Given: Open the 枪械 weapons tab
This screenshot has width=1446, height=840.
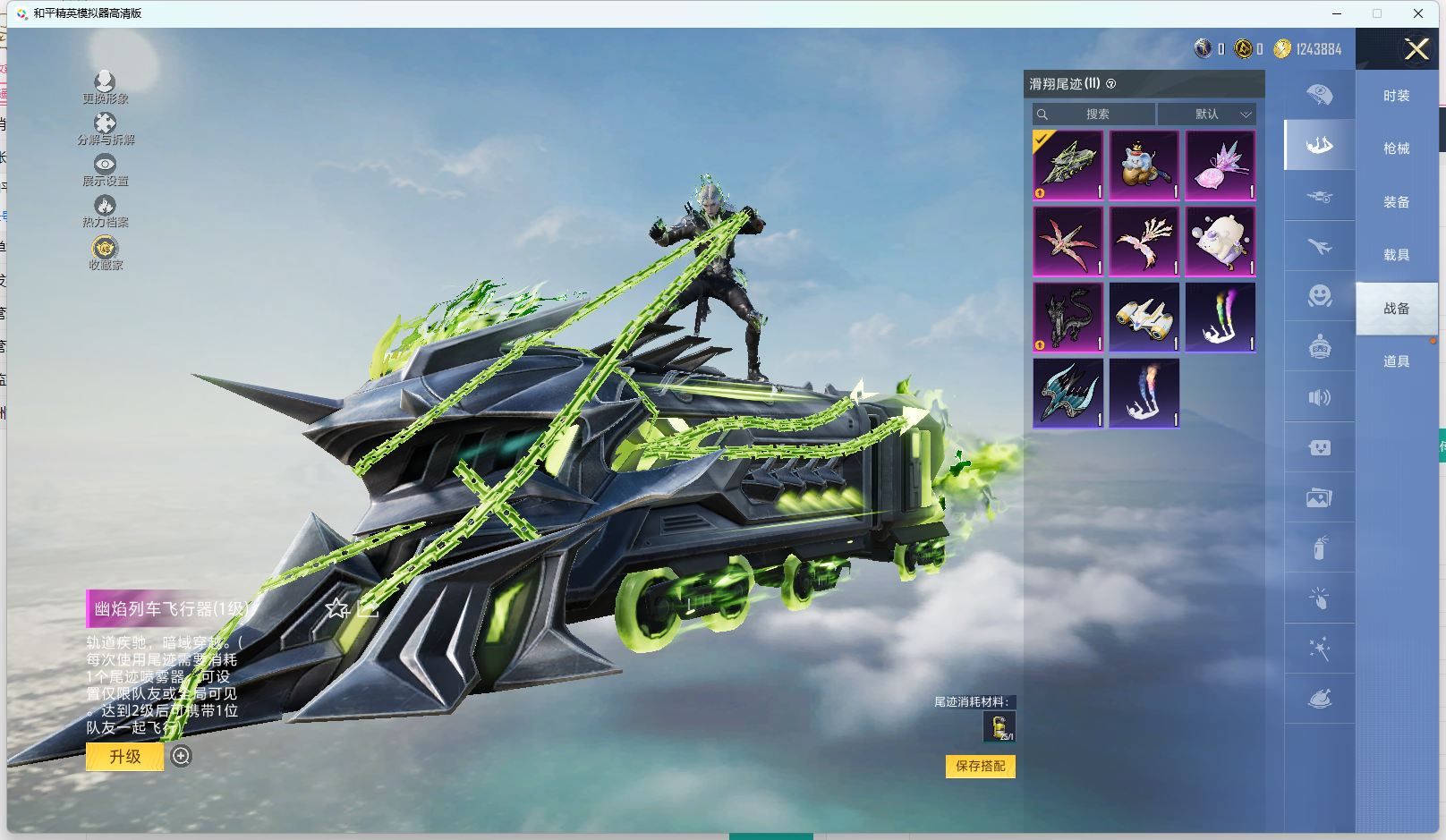Looking at the screenshot, I should coord(1396,148).
